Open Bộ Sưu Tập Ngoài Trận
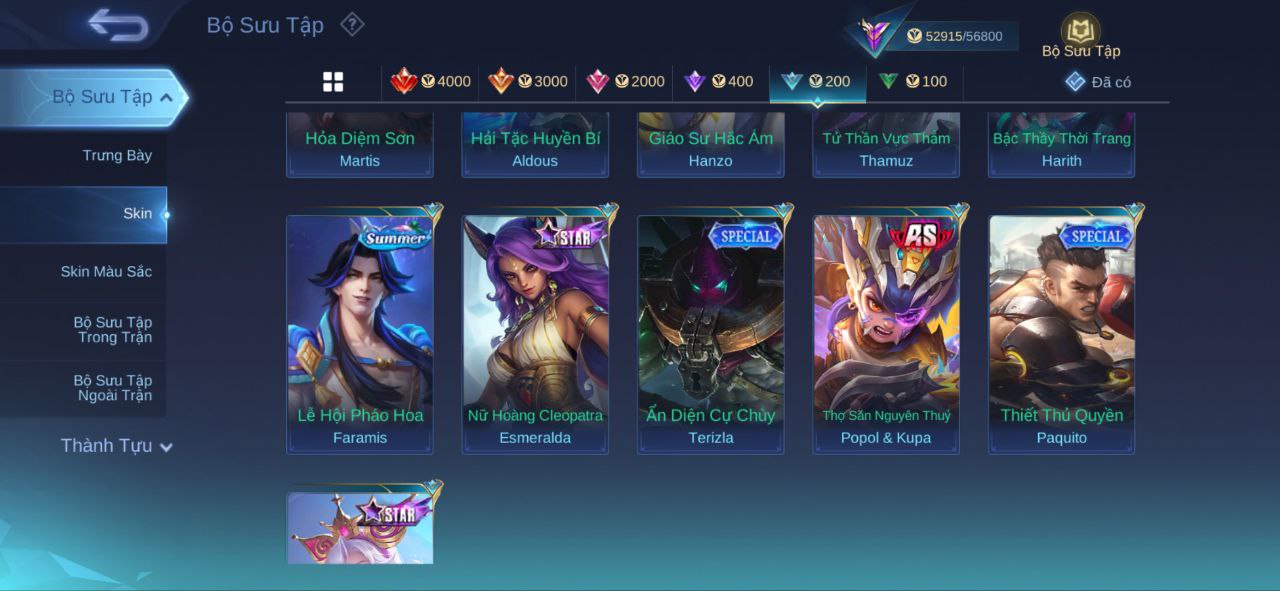The height and width of the screenshot is (591, 1280). click(112, 387)
